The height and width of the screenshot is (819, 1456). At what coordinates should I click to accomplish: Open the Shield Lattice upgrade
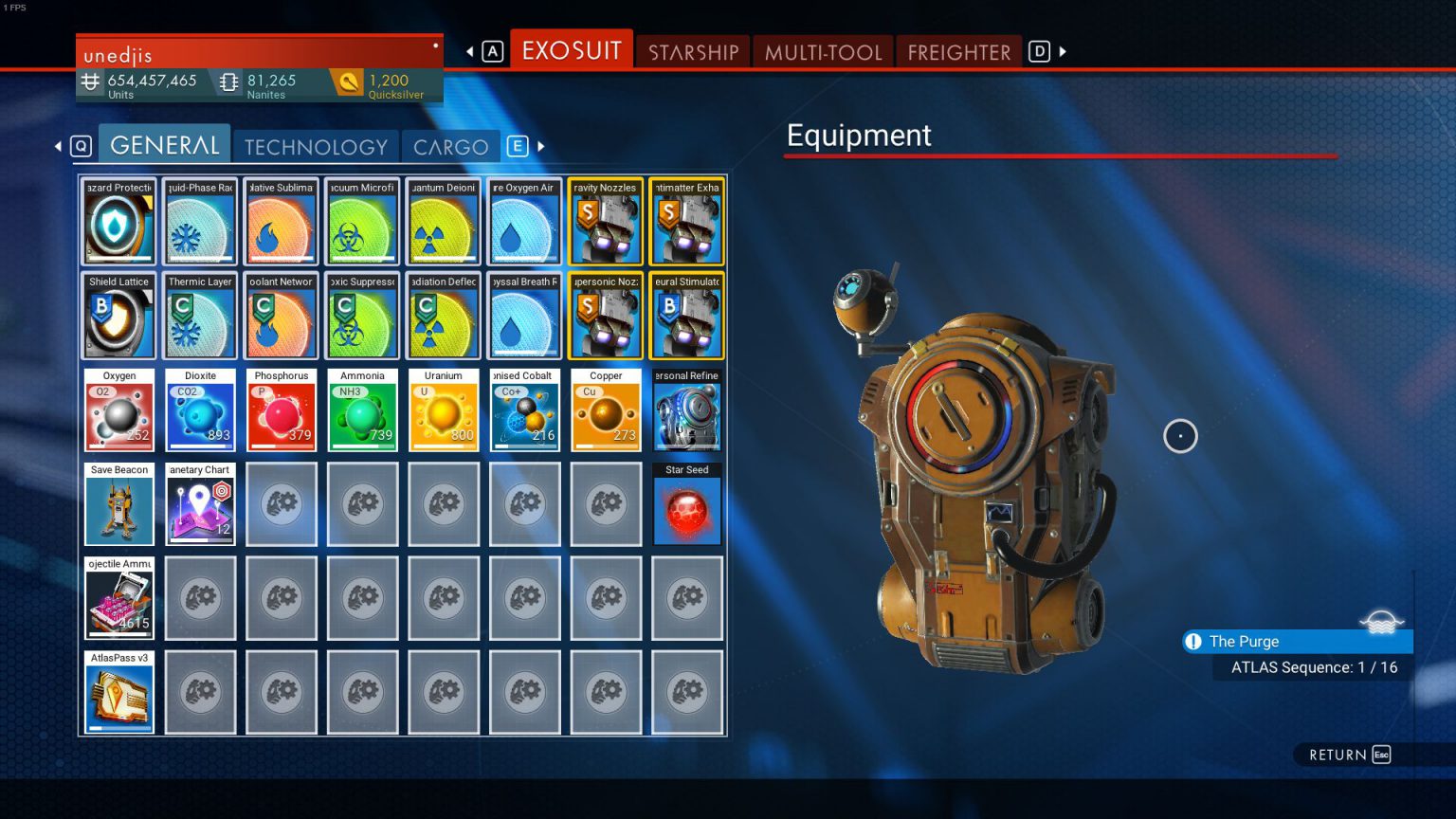pyautogui.click(x=118, y=316)
